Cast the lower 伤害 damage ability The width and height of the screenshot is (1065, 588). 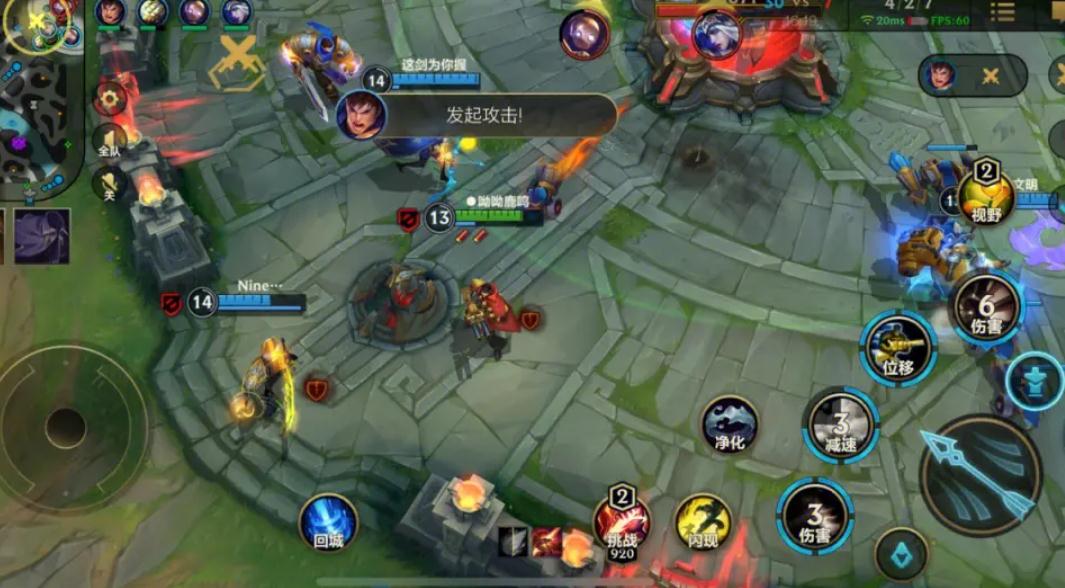point(815,516)
